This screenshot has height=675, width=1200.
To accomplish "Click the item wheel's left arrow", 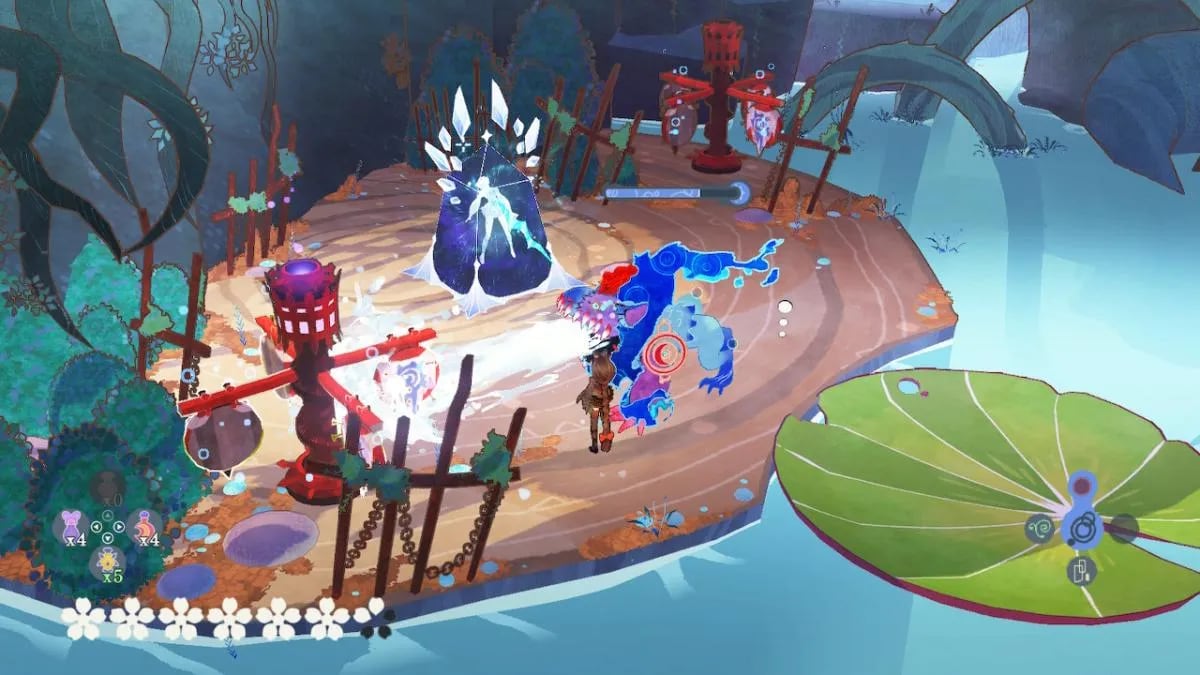I will pyautogui.click(x=94, y=526).
